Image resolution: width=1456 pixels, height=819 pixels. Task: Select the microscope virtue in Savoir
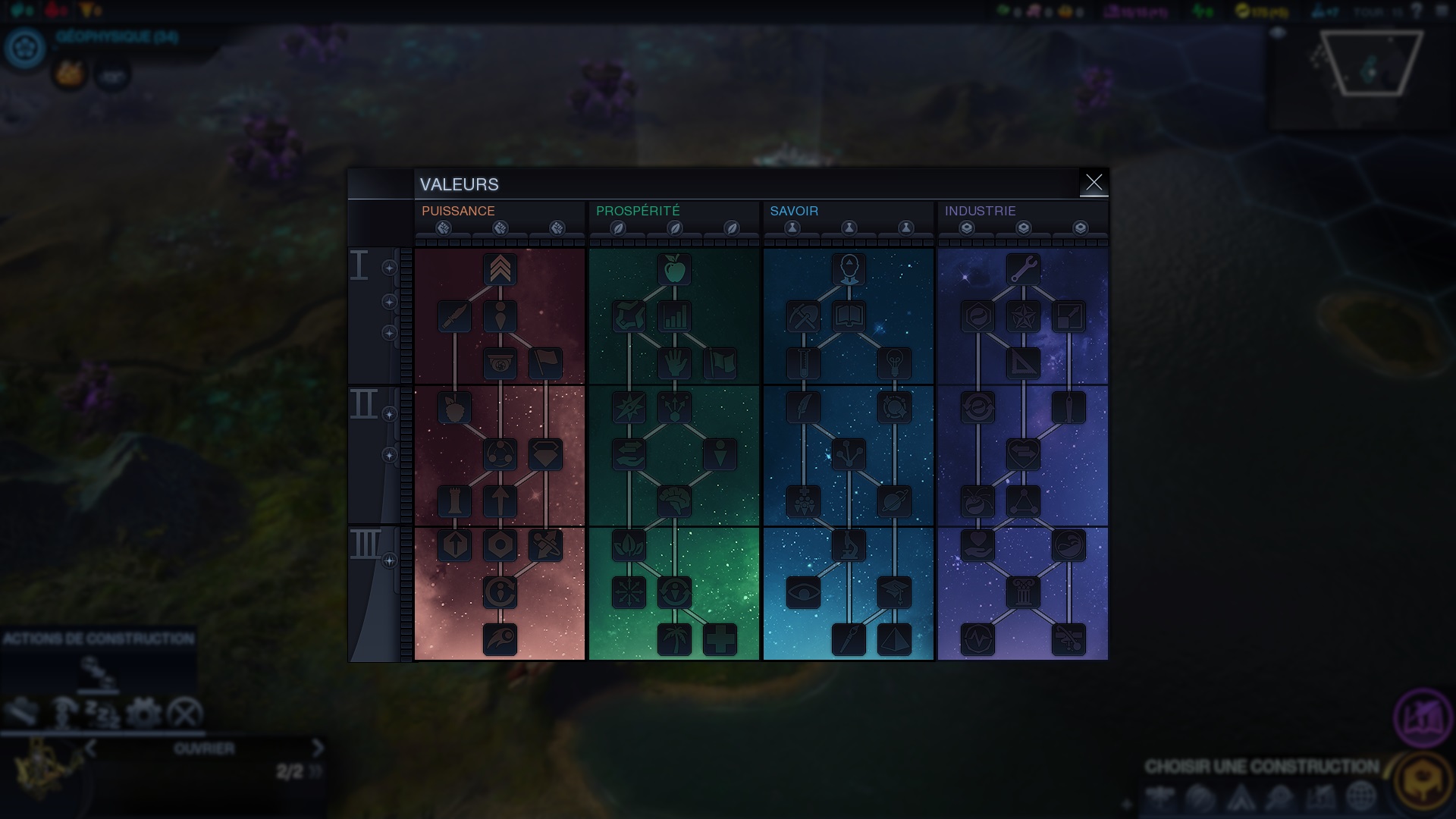click(849, 545)
